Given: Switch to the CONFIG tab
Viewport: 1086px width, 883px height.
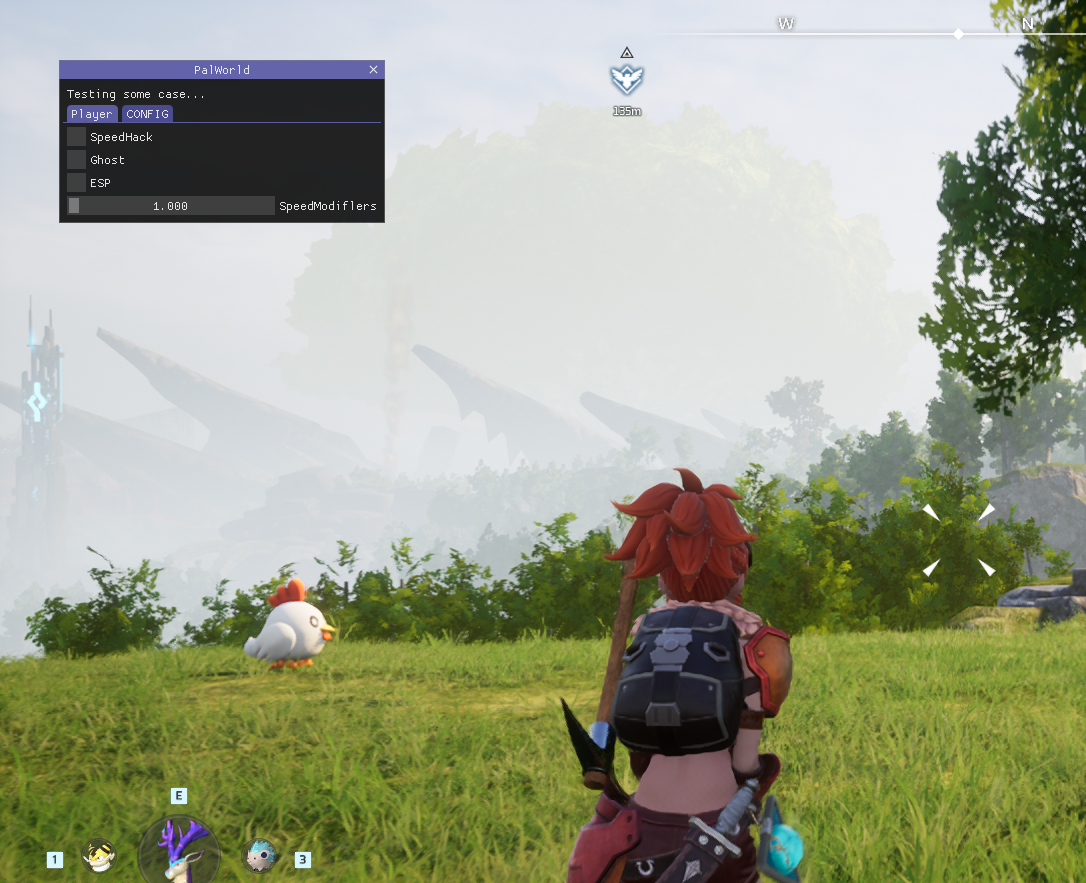Looking at the screenshot, I should [147, 114].
